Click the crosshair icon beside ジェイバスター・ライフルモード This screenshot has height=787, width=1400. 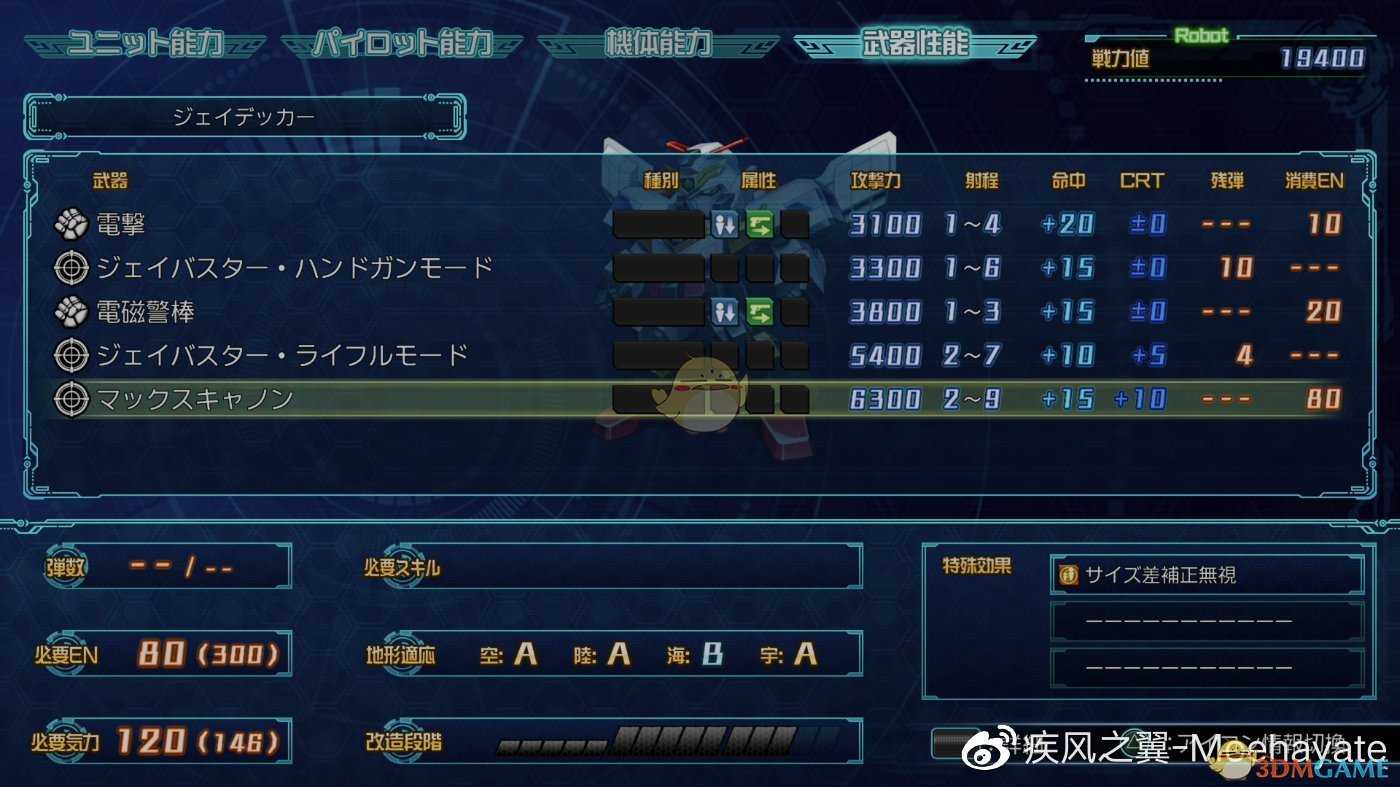[x=70, y=355]
